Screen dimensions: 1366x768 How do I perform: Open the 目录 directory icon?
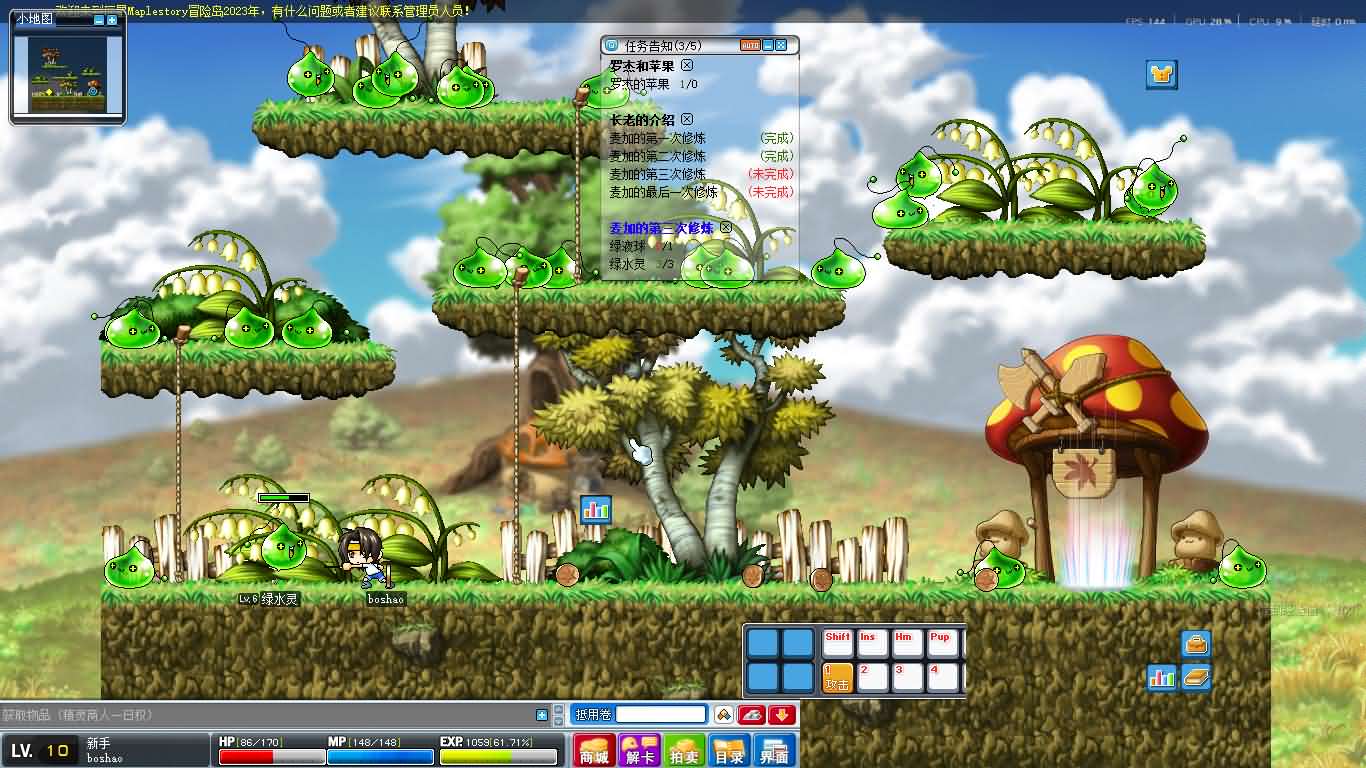tap(730, 750)
